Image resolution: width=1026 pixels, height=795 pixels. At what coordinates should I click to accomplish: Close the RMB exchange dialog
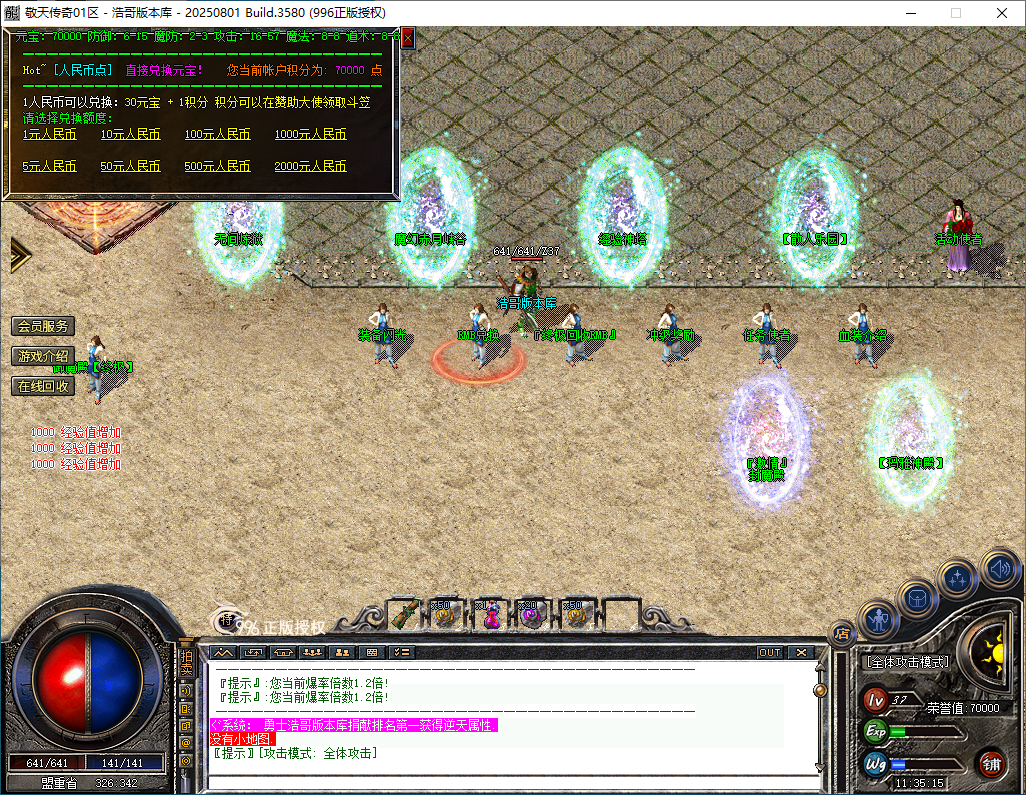coord(408,37)
